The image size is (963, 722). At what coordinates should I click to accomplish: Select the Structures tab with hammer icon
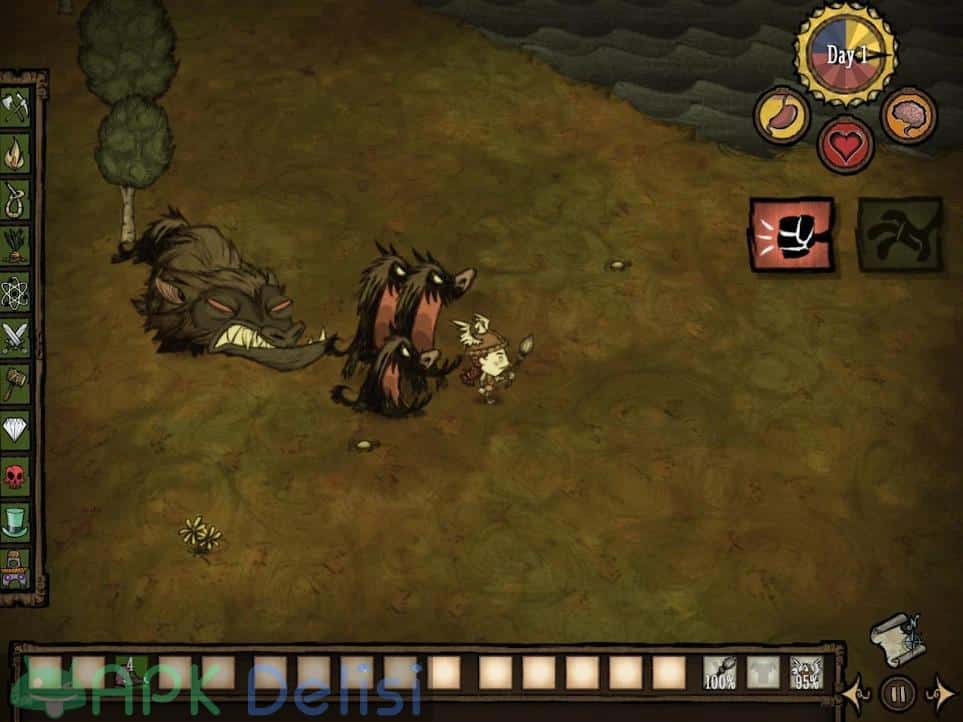[x=16, y=383]
